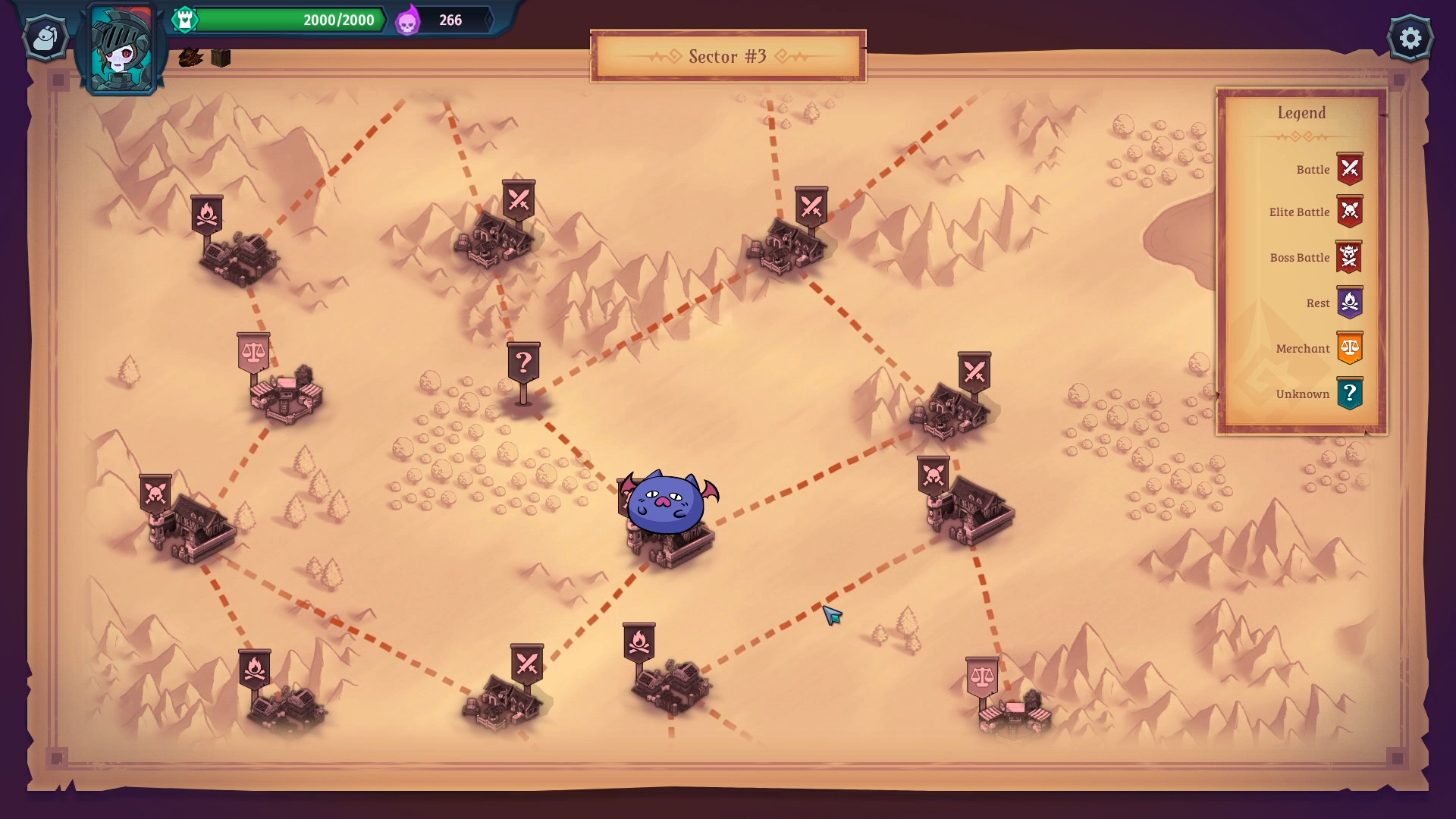
Task: Inspect the dark molten claw relic
Action: pos(190,58)
